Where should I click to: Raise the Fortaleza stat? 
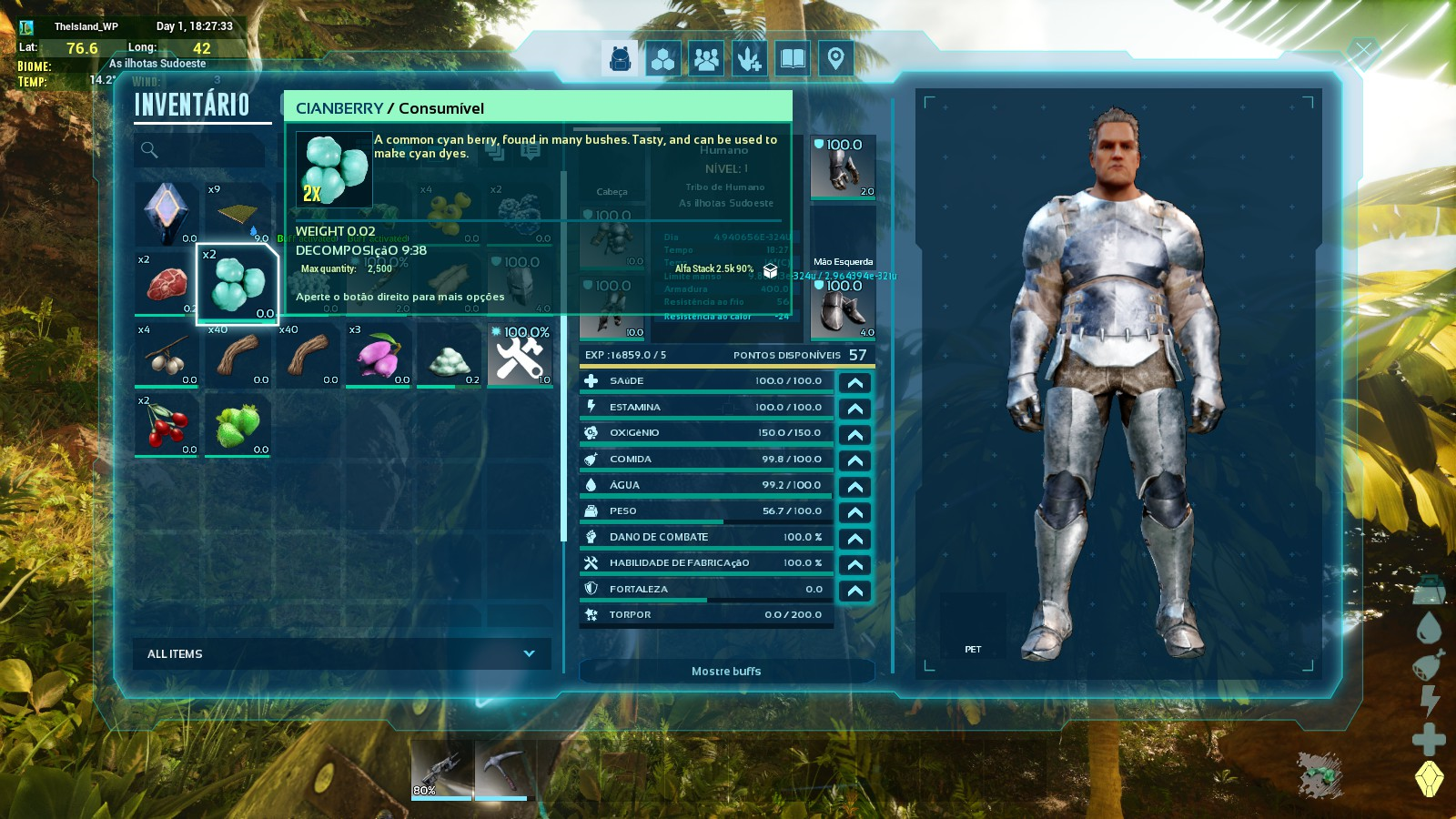[x=854, y=591]
